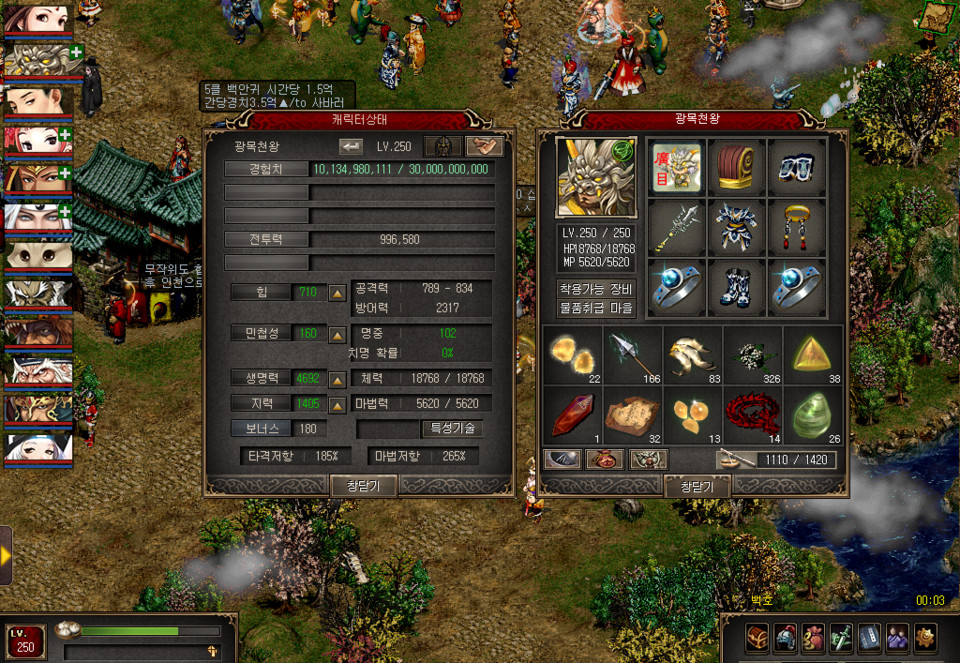The width and height of the screenshot is (960, 663).
Task: Open the treasure chest menu icon
Action: 757,636
